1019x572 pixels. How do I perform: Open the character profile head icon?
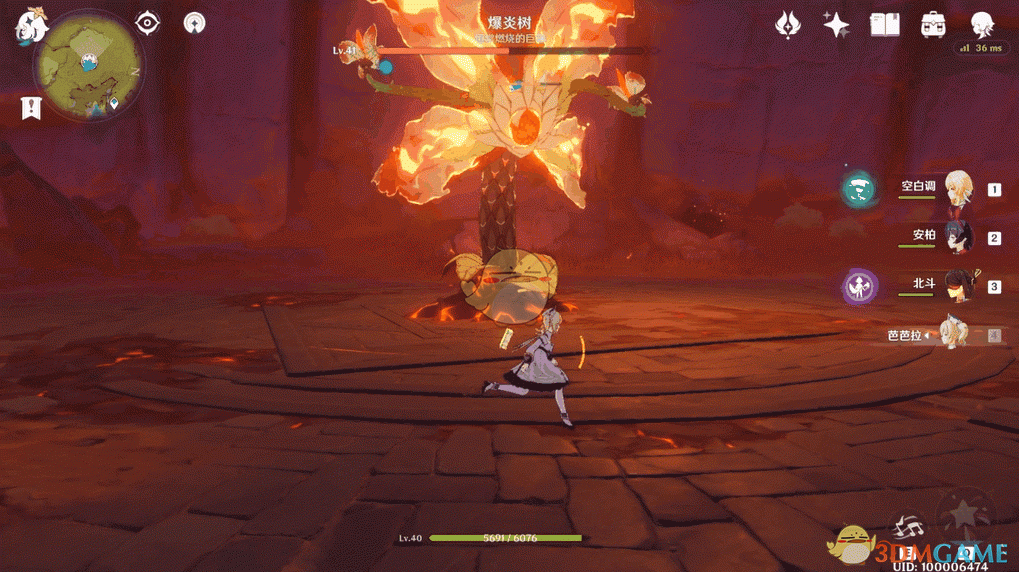click(982, 24)
